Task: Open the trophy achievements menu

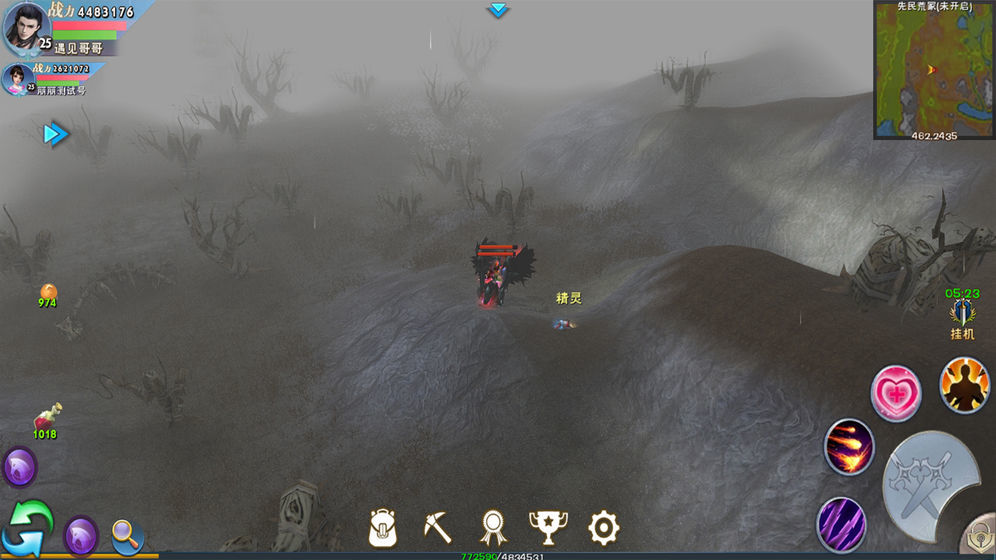Action: 547,526
